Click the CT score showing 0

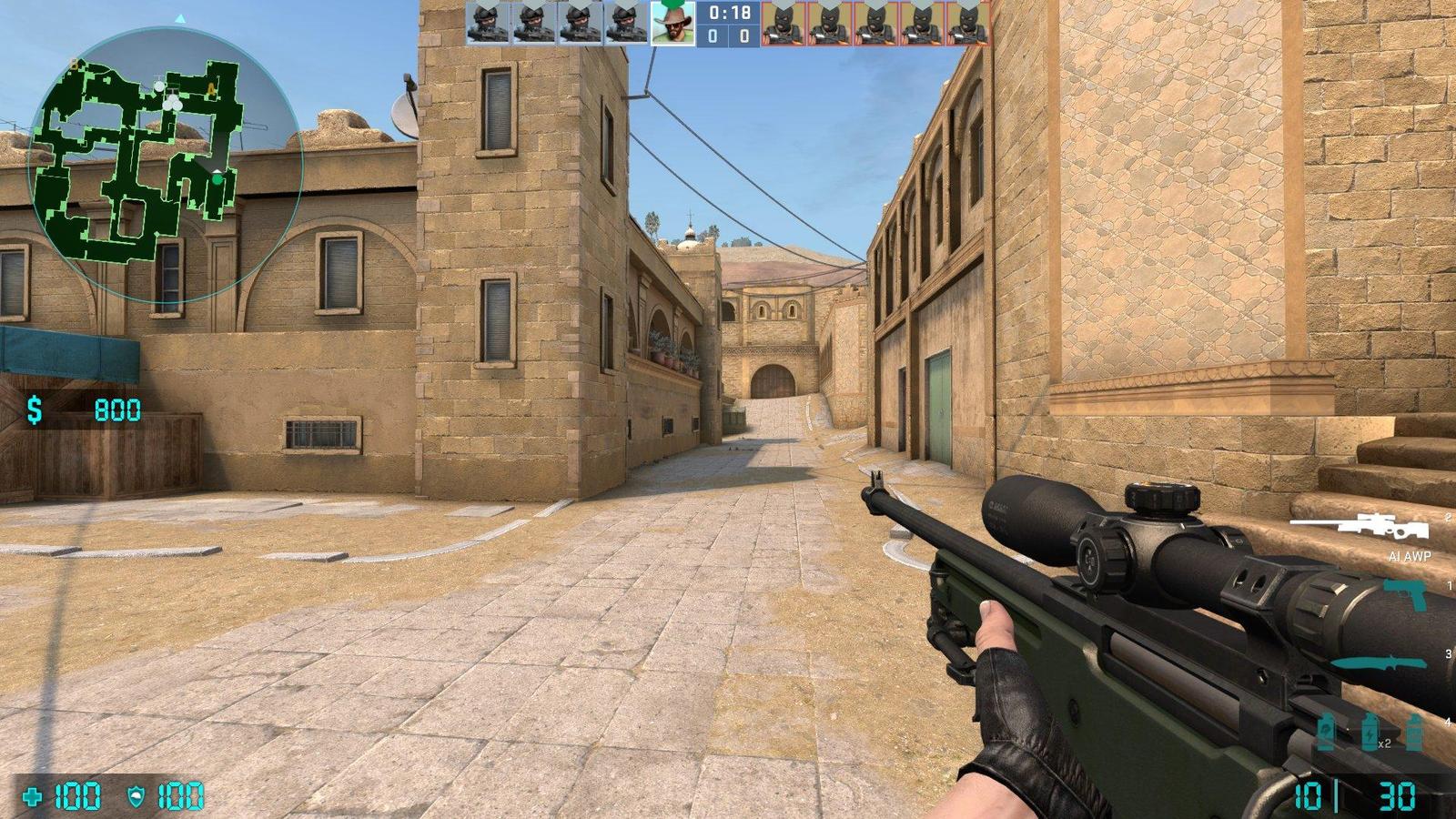(713, 37)
